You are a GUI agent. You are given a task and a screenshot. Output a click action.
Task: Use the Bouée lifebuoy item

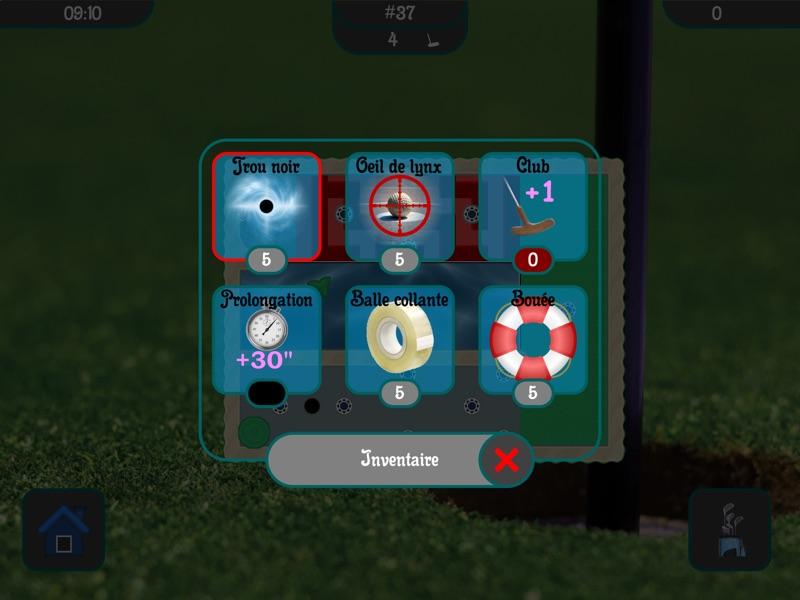[x=532, y=338]
